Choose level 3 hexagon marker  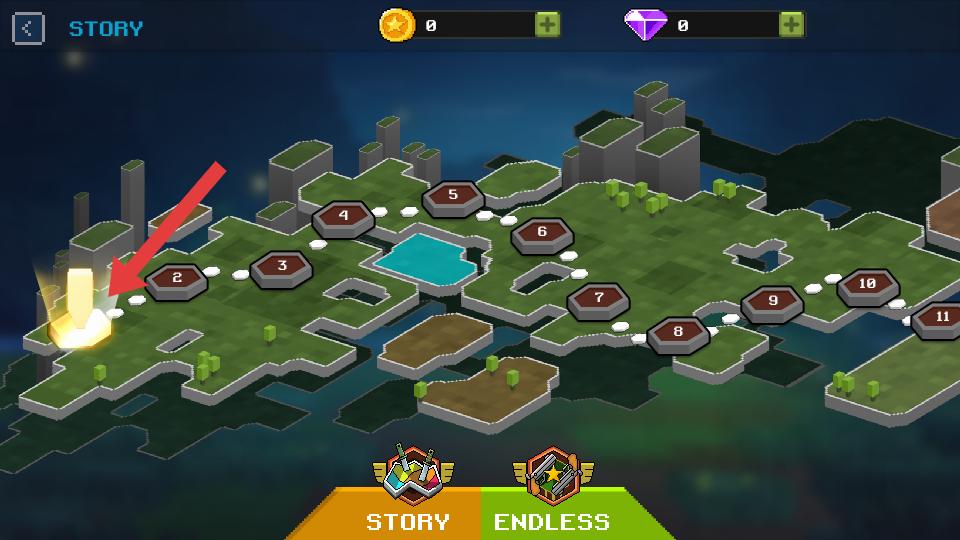pyautogui.click(x=282, y=266)
